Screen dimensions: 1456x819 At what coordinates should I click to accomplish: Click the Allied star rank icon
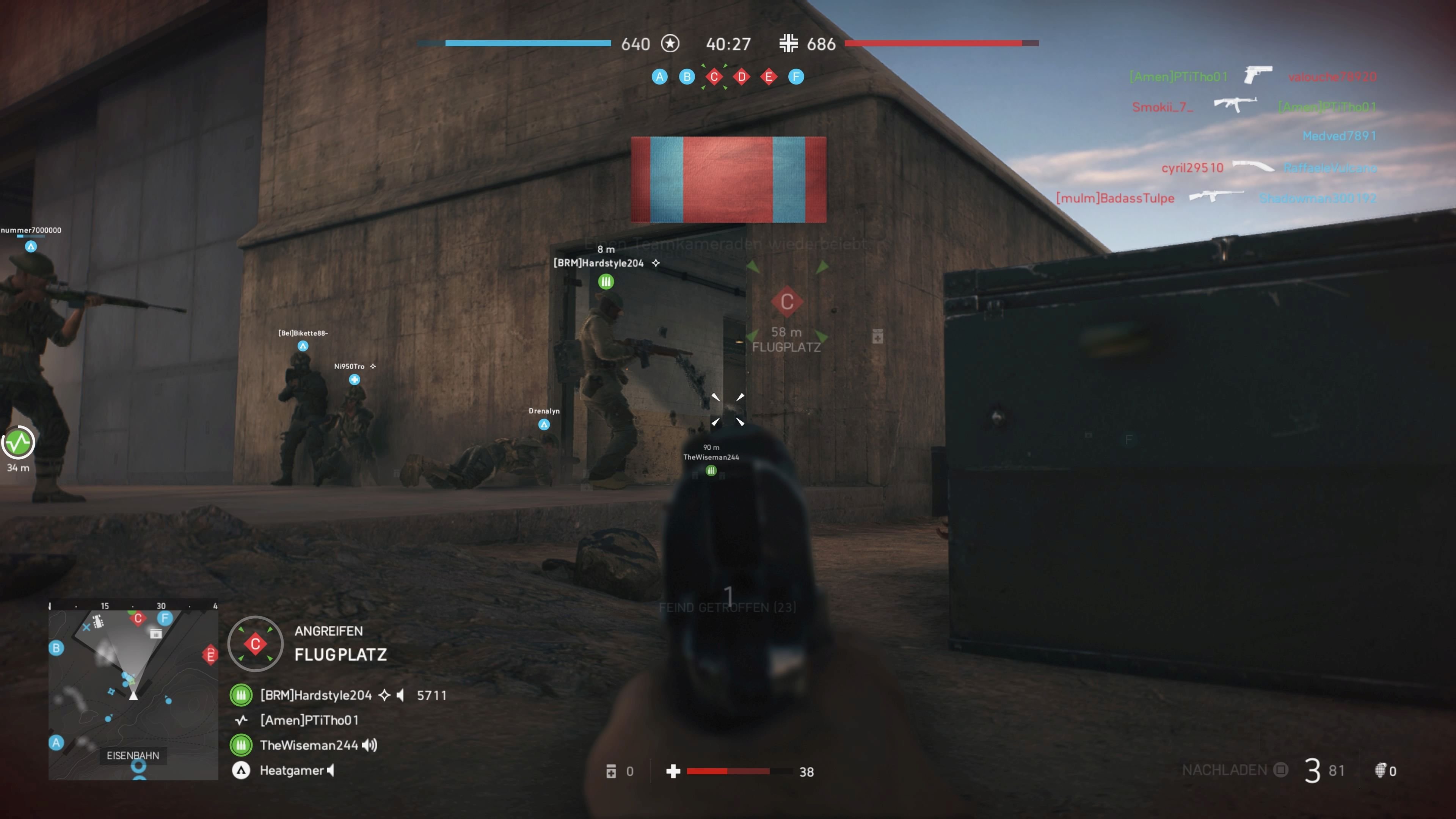[x=670, y=44]
